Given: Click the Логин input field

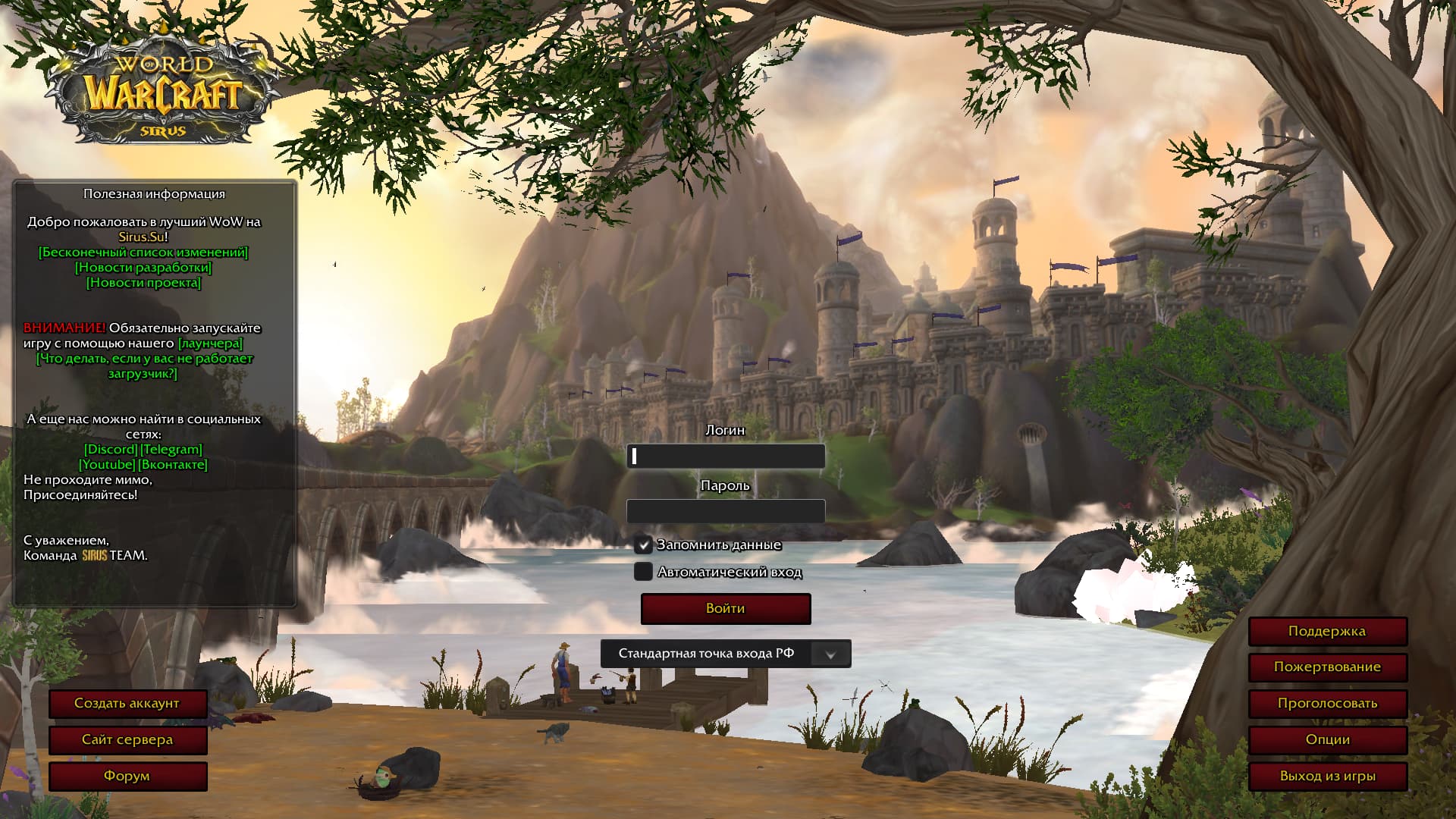Looking at the screenshot, I should pos(726,456).
